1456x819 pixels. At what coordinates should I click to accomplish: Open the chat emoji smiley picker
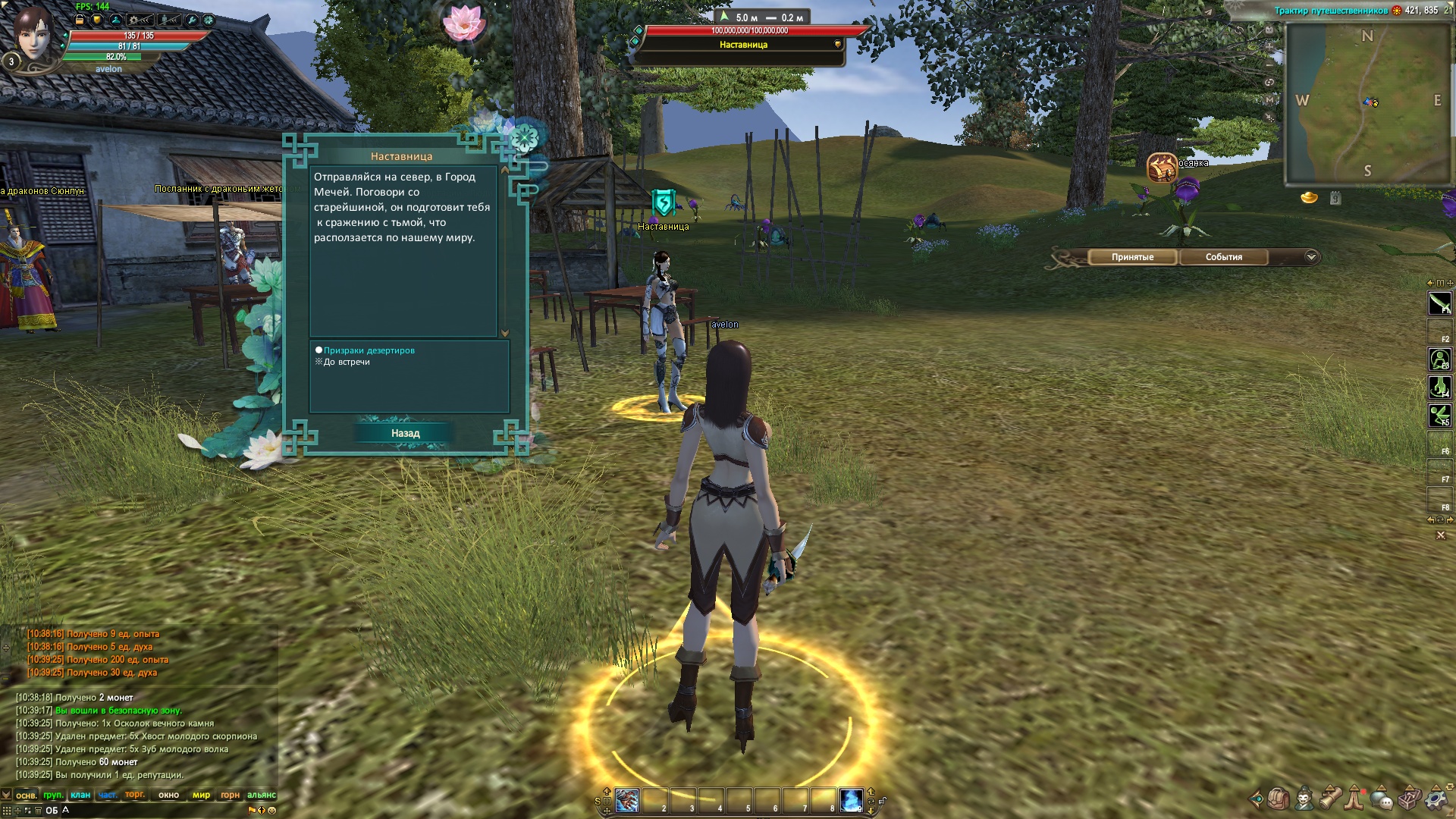(x=272, y=810)
